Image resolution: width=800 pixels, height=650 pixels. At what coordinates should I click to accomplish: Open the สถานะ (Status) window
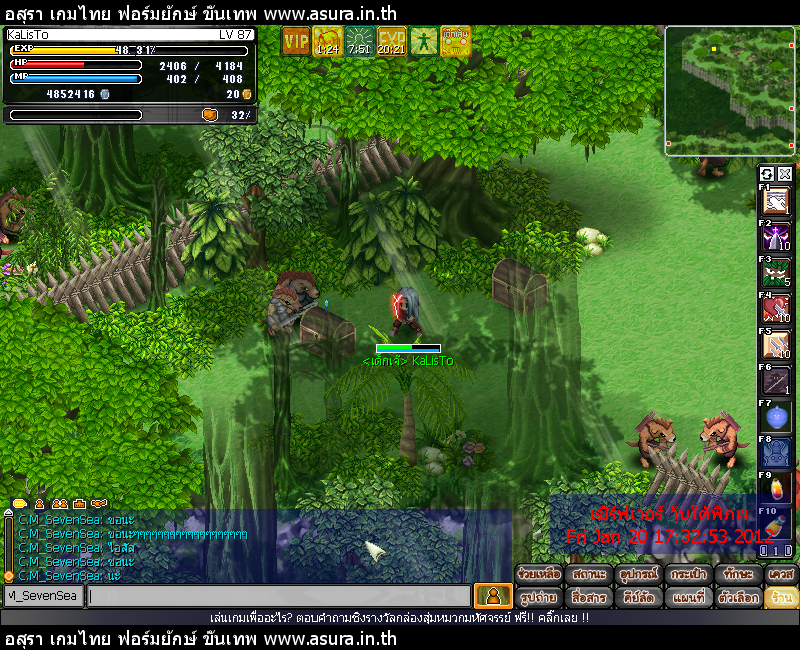[588, 575]
